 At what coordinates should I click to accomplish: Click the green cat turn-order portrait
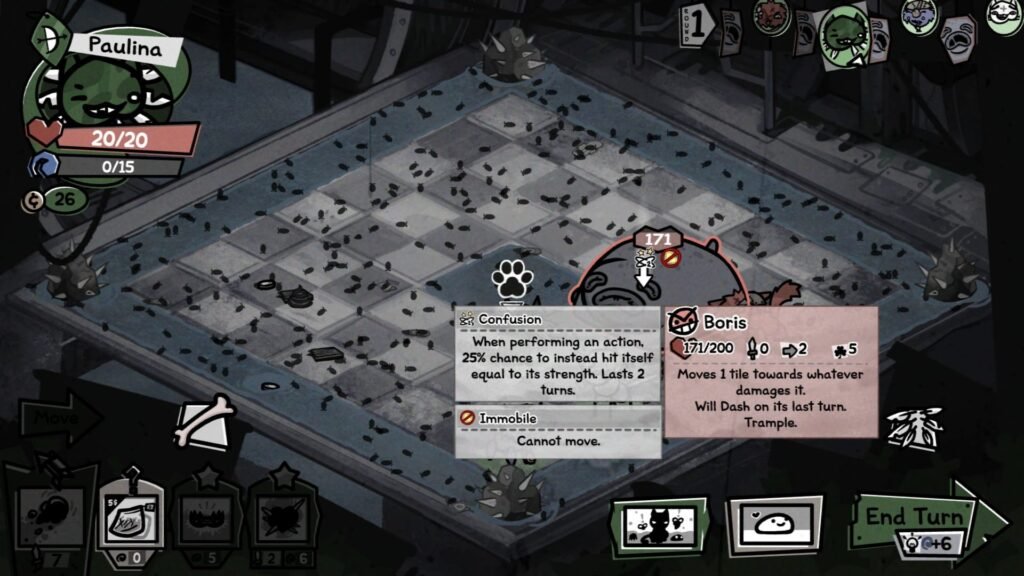[842, 33]
